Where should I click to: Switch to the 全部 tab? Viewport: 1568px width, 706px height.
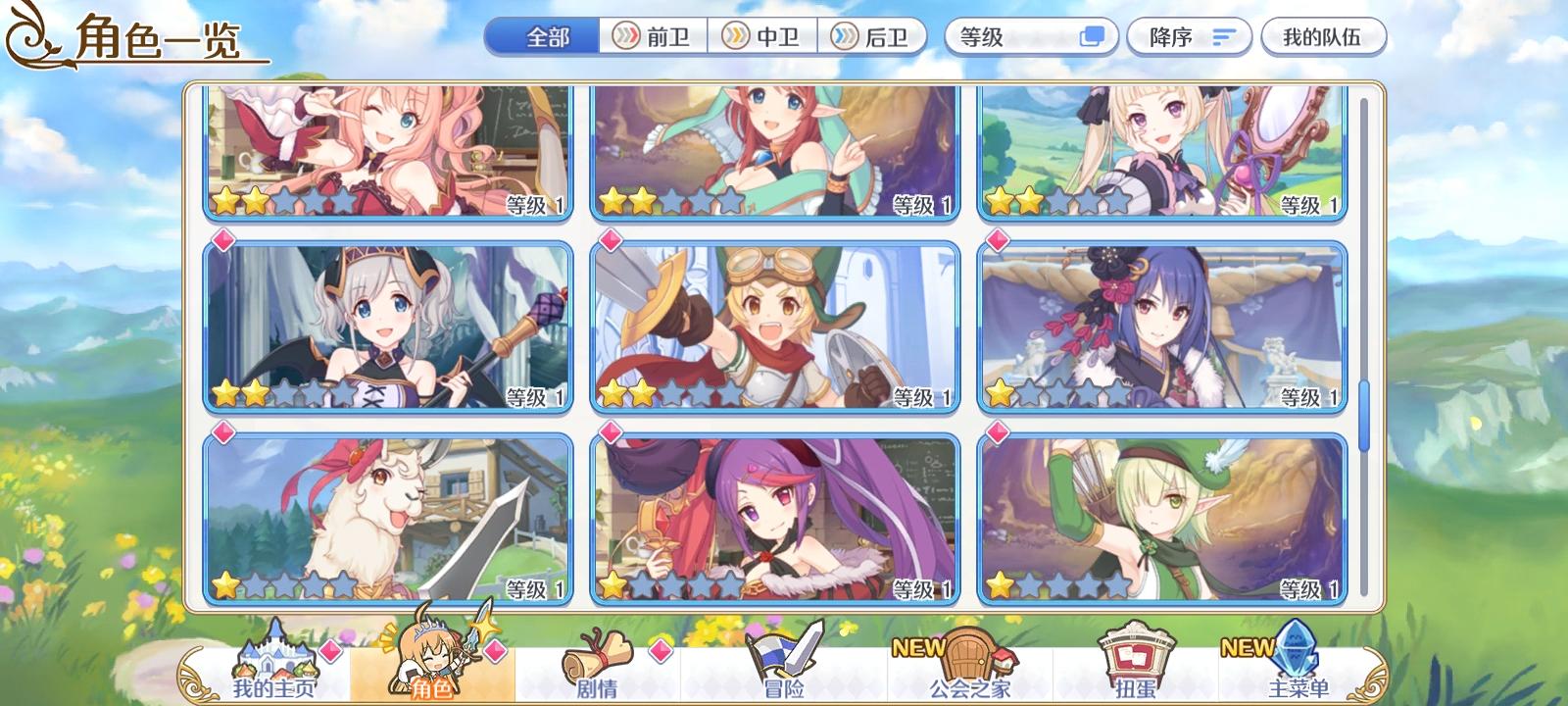pos(542,36)
